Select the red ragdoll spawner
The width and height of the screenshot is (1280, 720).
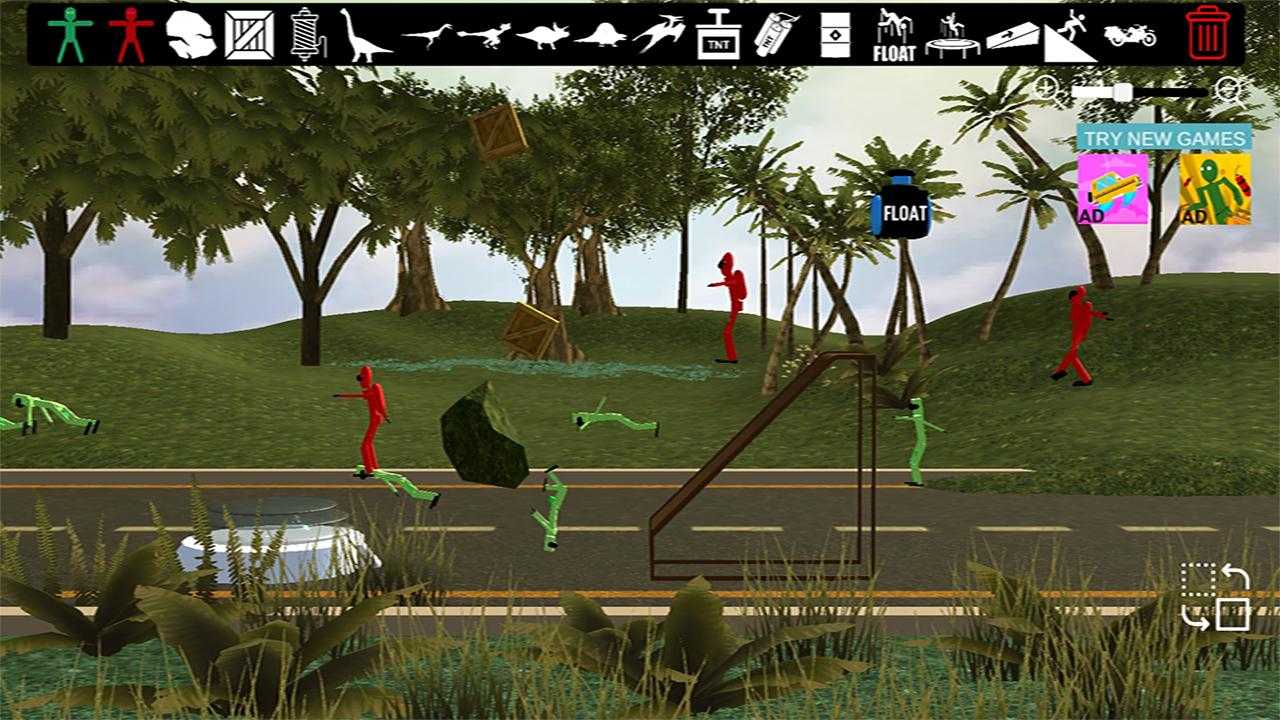(x=130, y=35)
